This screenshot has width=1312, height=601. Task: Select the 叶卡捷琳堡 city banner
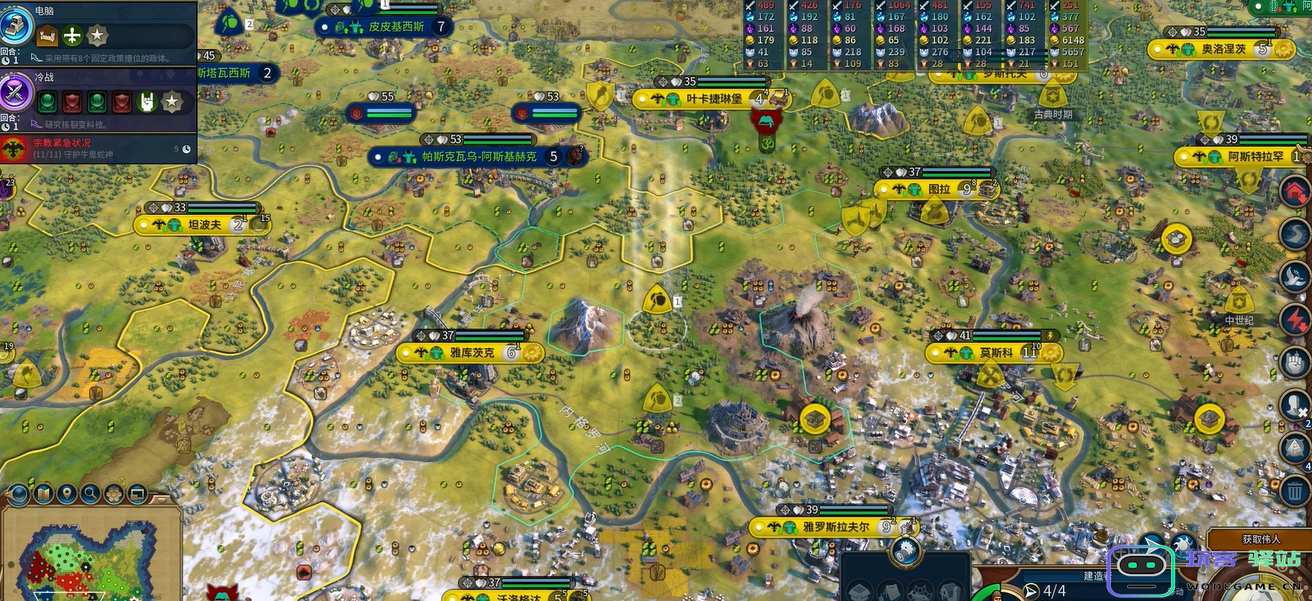pyautogui.click(x=714, y=99)
